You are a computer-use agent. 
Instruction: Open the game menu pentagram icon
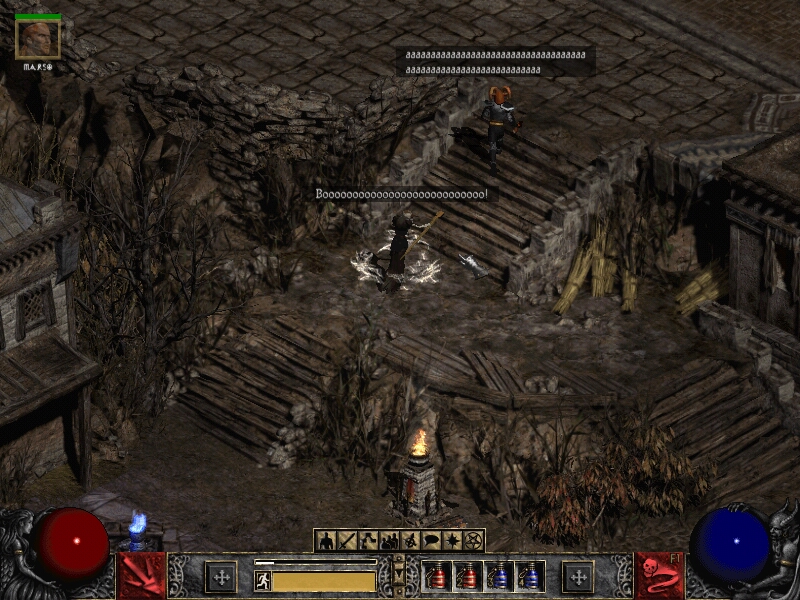click(474, 541)
